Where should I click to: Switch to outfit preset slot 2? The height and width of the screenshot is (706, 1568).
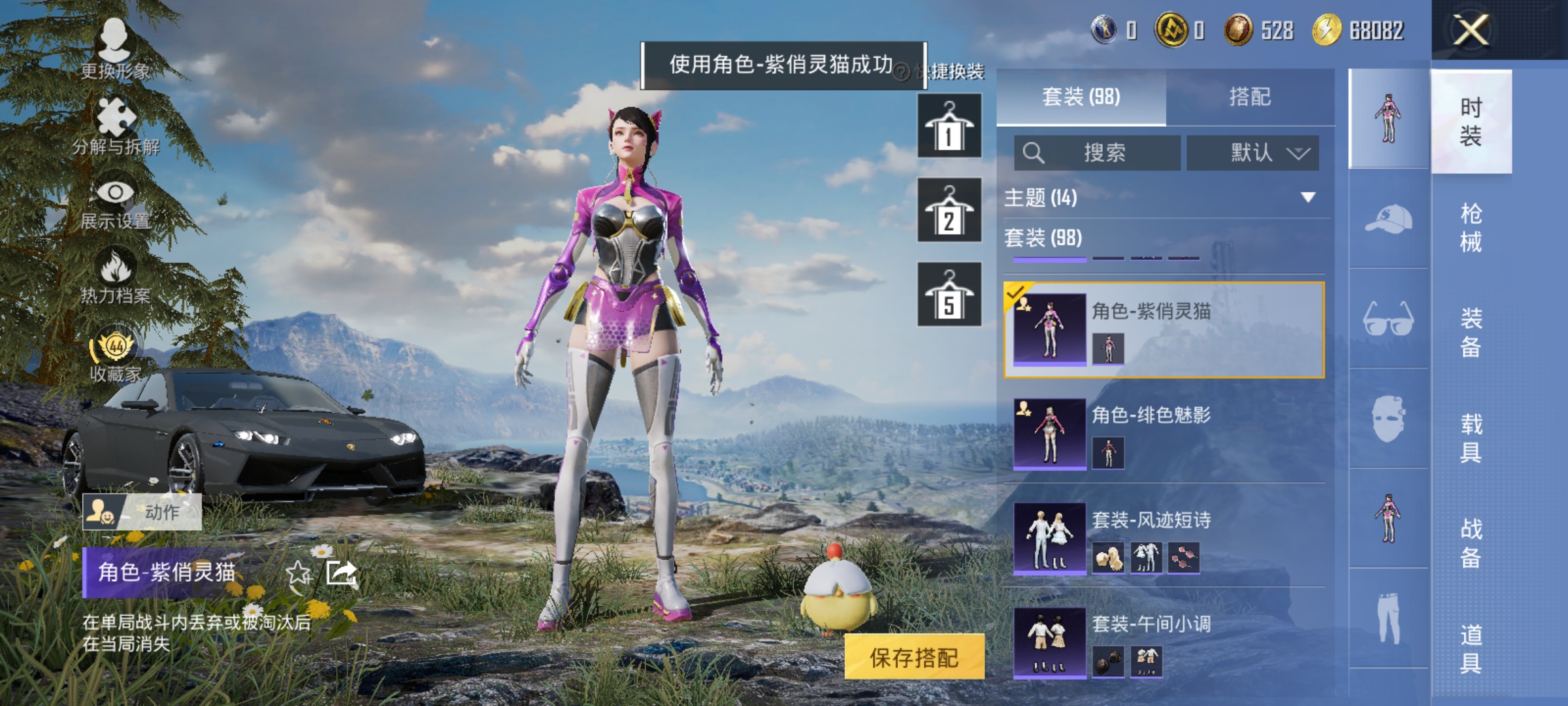[x=949, y=212]
